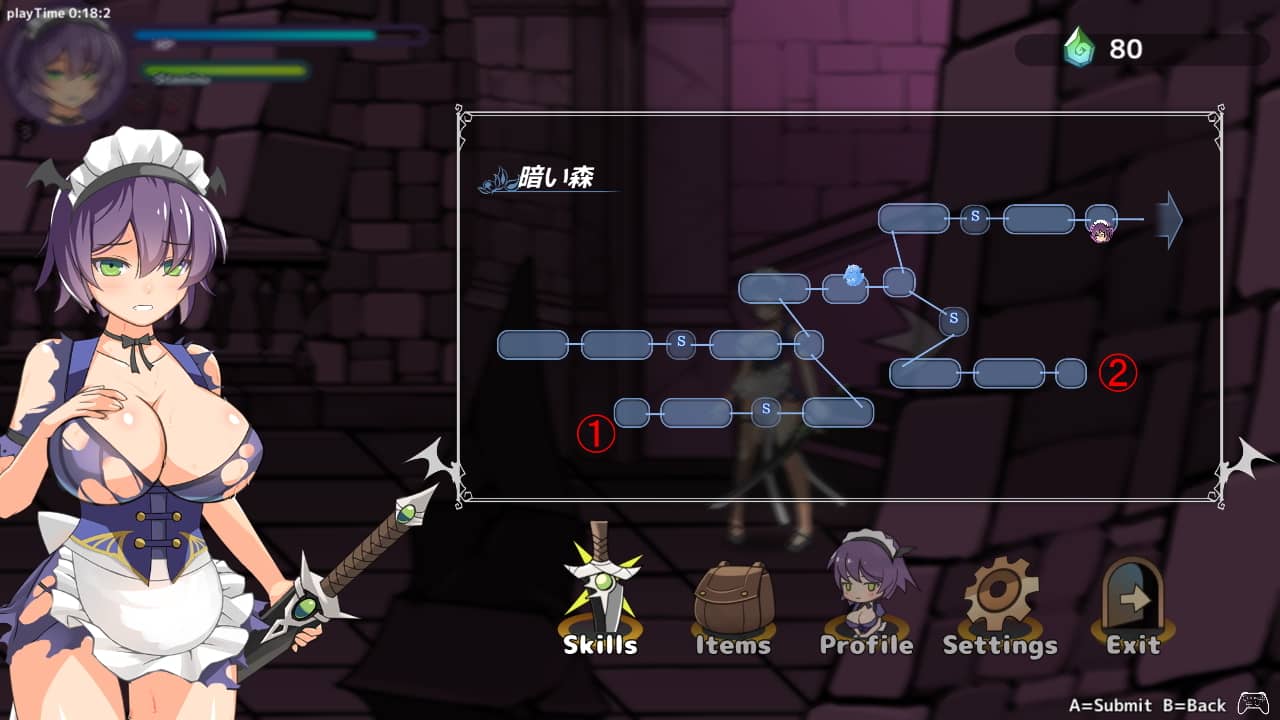Click the large exit arrow on the map
Viewport: 1280px width, 720px height.
coord(1166,222)
